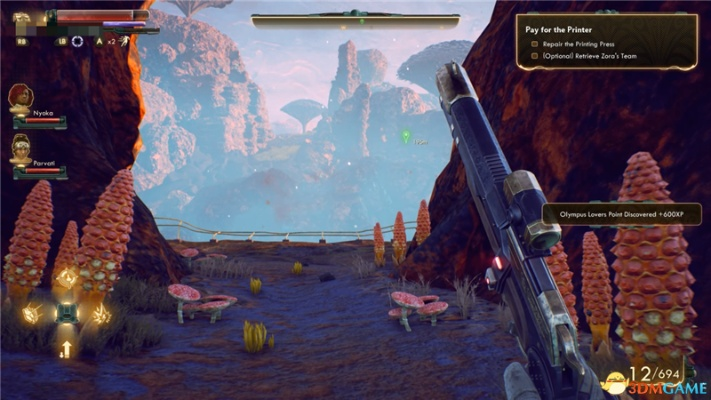Click the upward arrow command icon
The image size is (711, 400).
tap(66, 349)
